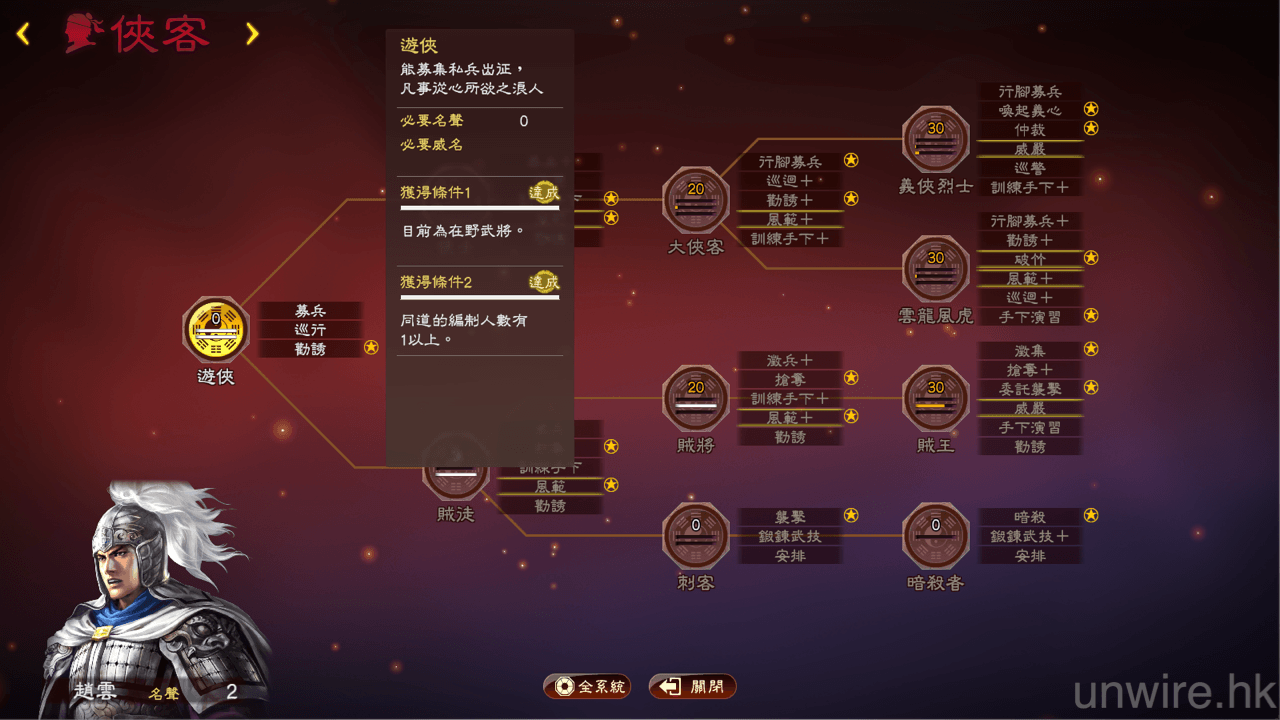
Task: Select the 大俠客 node
Action: (x=696, y=200)
